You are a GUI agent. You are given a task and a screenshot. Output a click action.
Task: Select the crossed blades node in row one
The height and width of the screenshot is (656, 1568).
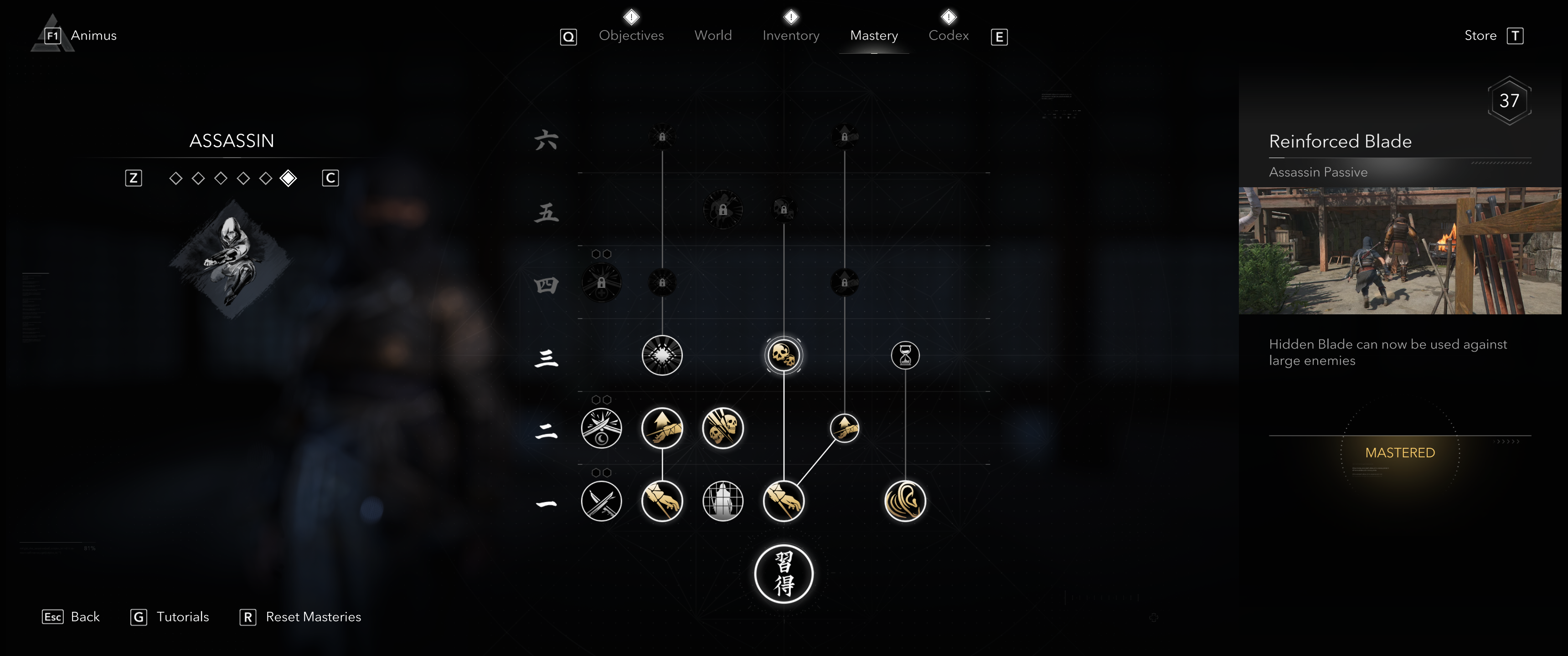click(x=601, y=501)
